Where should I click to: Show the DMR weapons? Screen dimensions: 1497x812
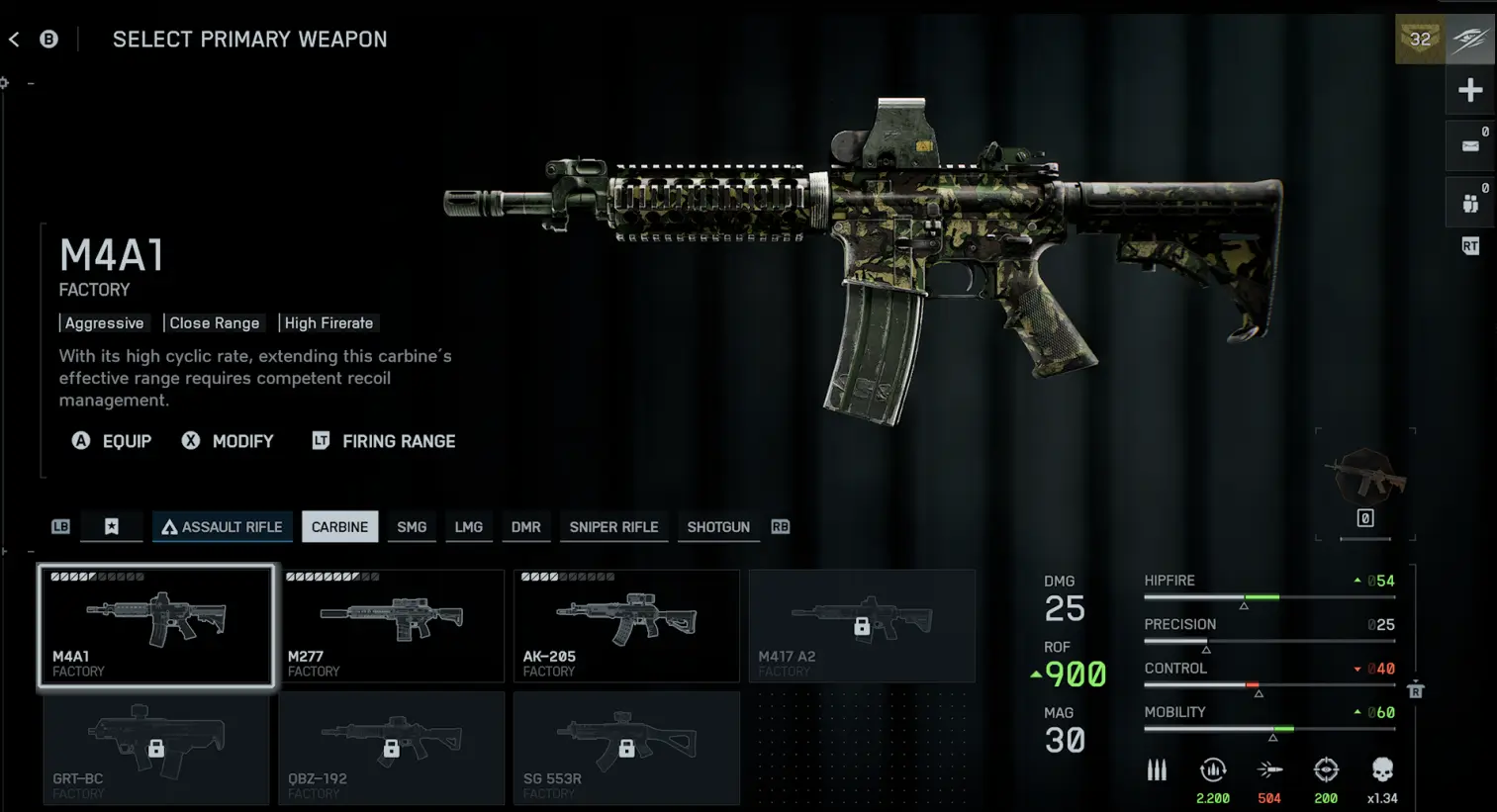tap(526, 527)
